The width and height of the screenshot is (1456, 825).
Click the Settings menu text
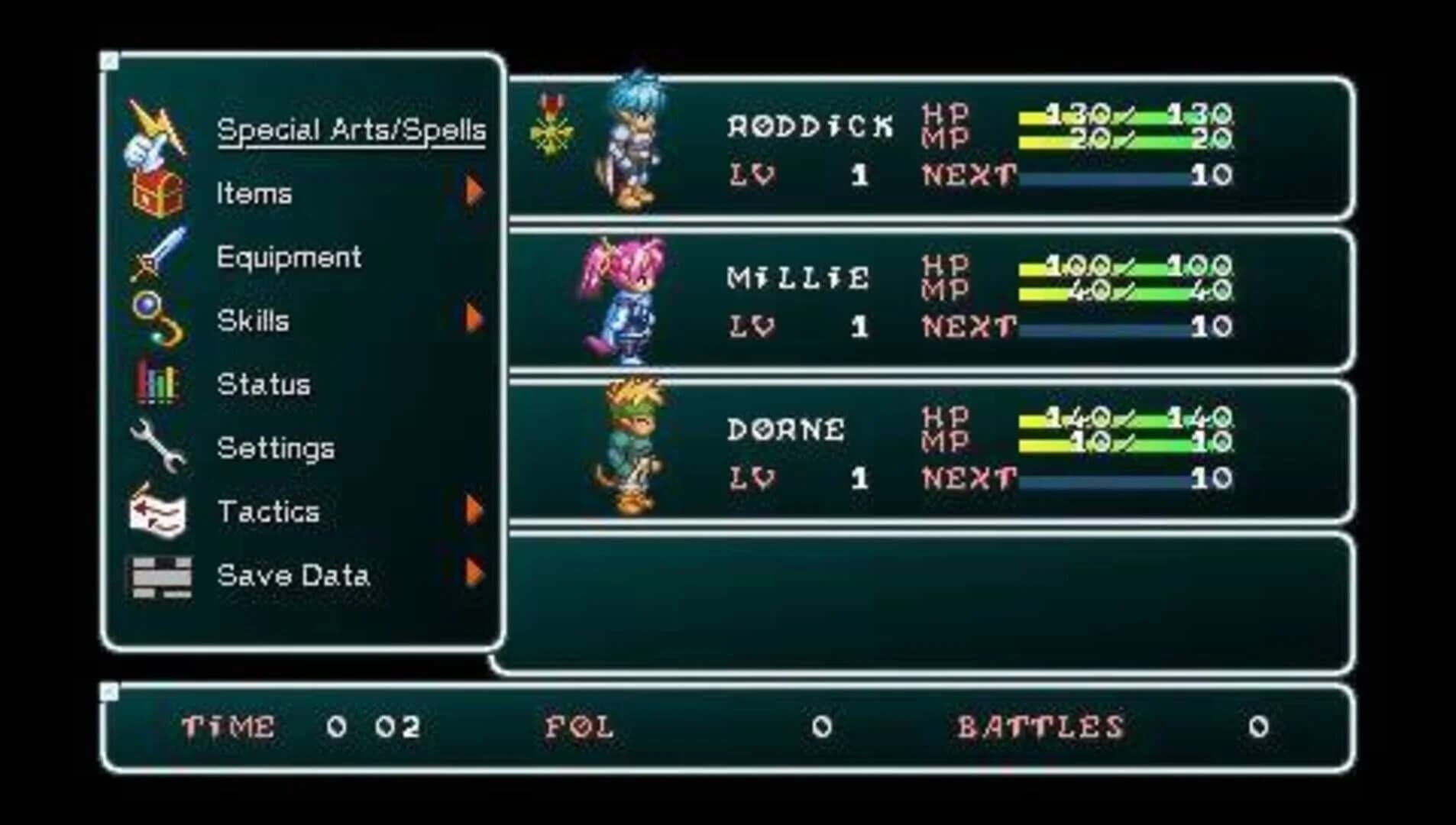tap(275, 448)
